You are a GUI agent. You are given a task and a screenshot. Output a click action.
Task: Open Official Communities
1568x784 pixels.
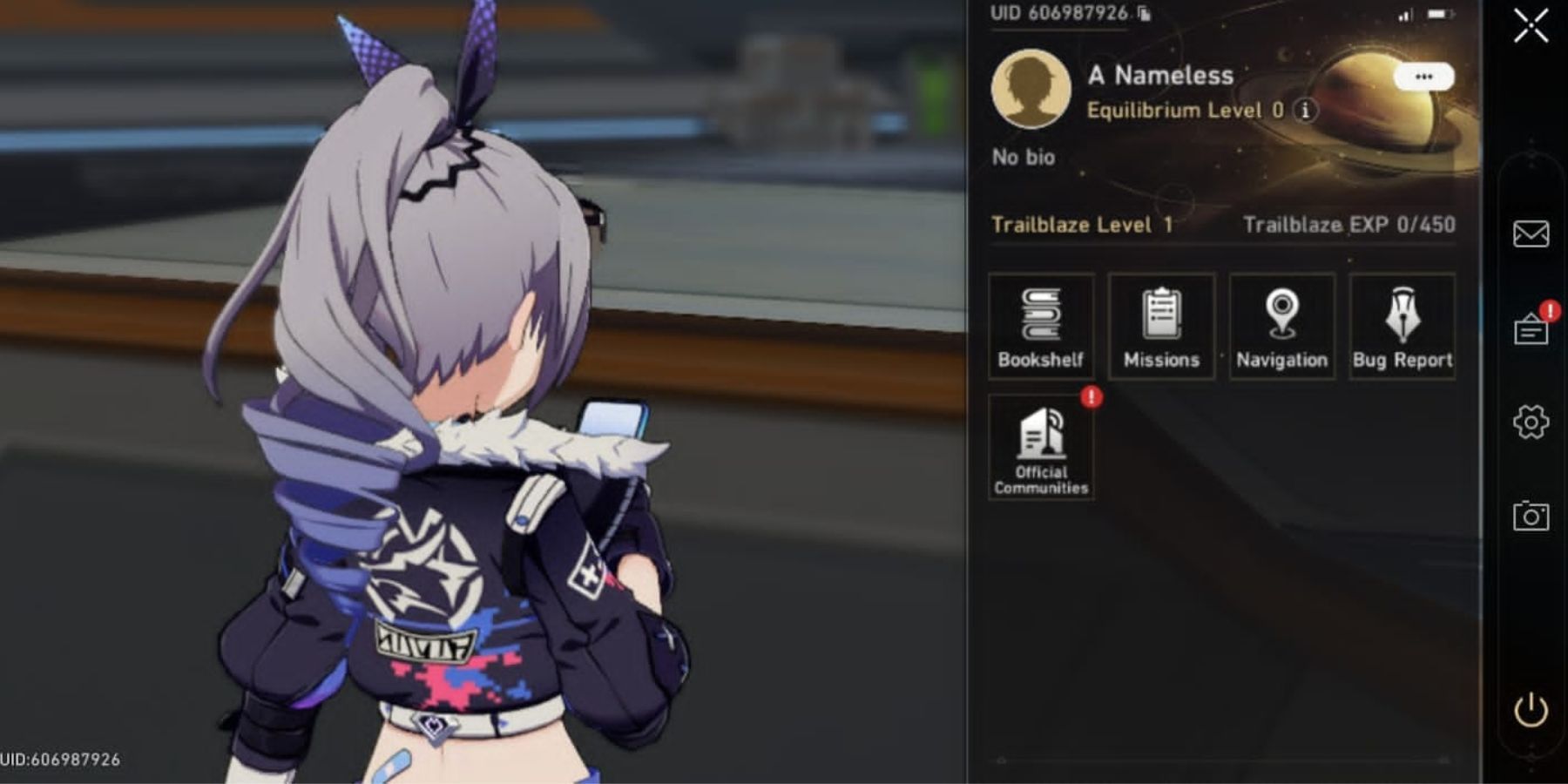click(1041, 446)
